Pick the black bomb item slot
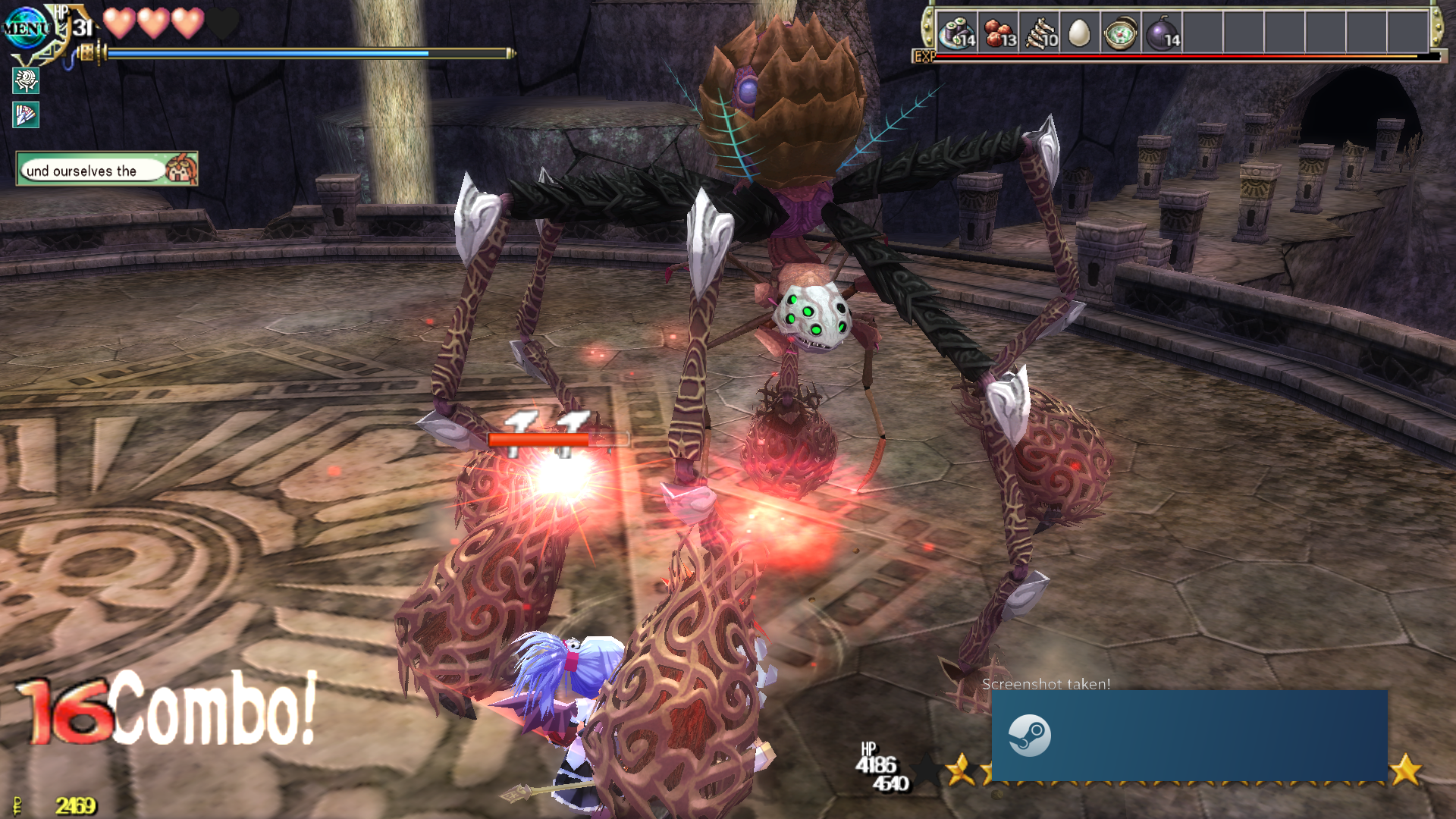Viewport: 1456px width, 819px height. (1162, 33)
